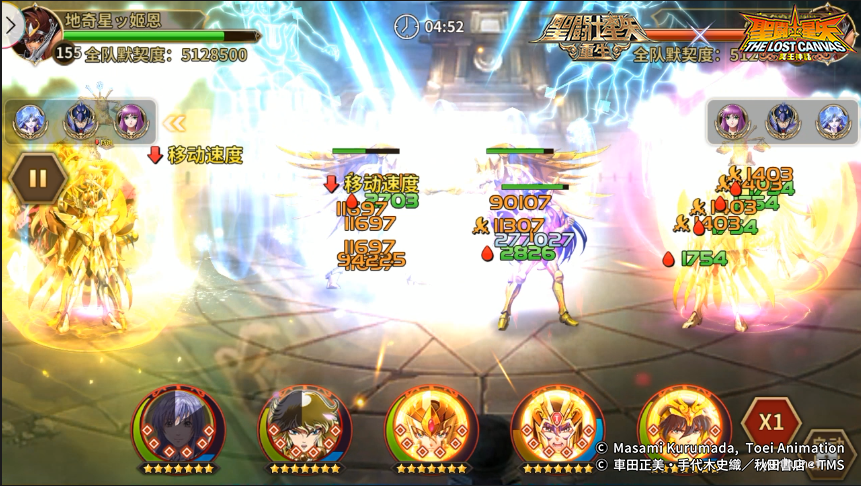Pause the battle with the hexagon button
The height and width of the screenshot is (486, 861).
click(x=38, y=180)
